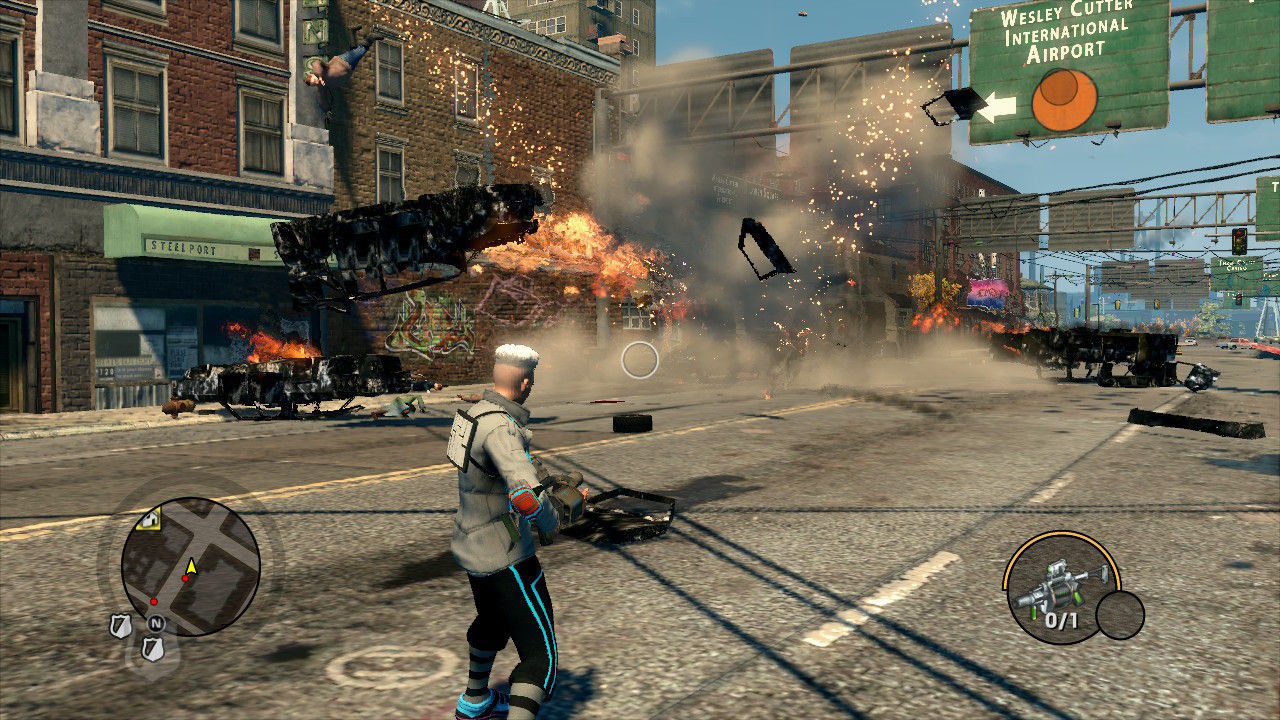1280x720 pixels.
Task: Click the yellow player arrow on minimap
Action: click(x=190, y=566)
